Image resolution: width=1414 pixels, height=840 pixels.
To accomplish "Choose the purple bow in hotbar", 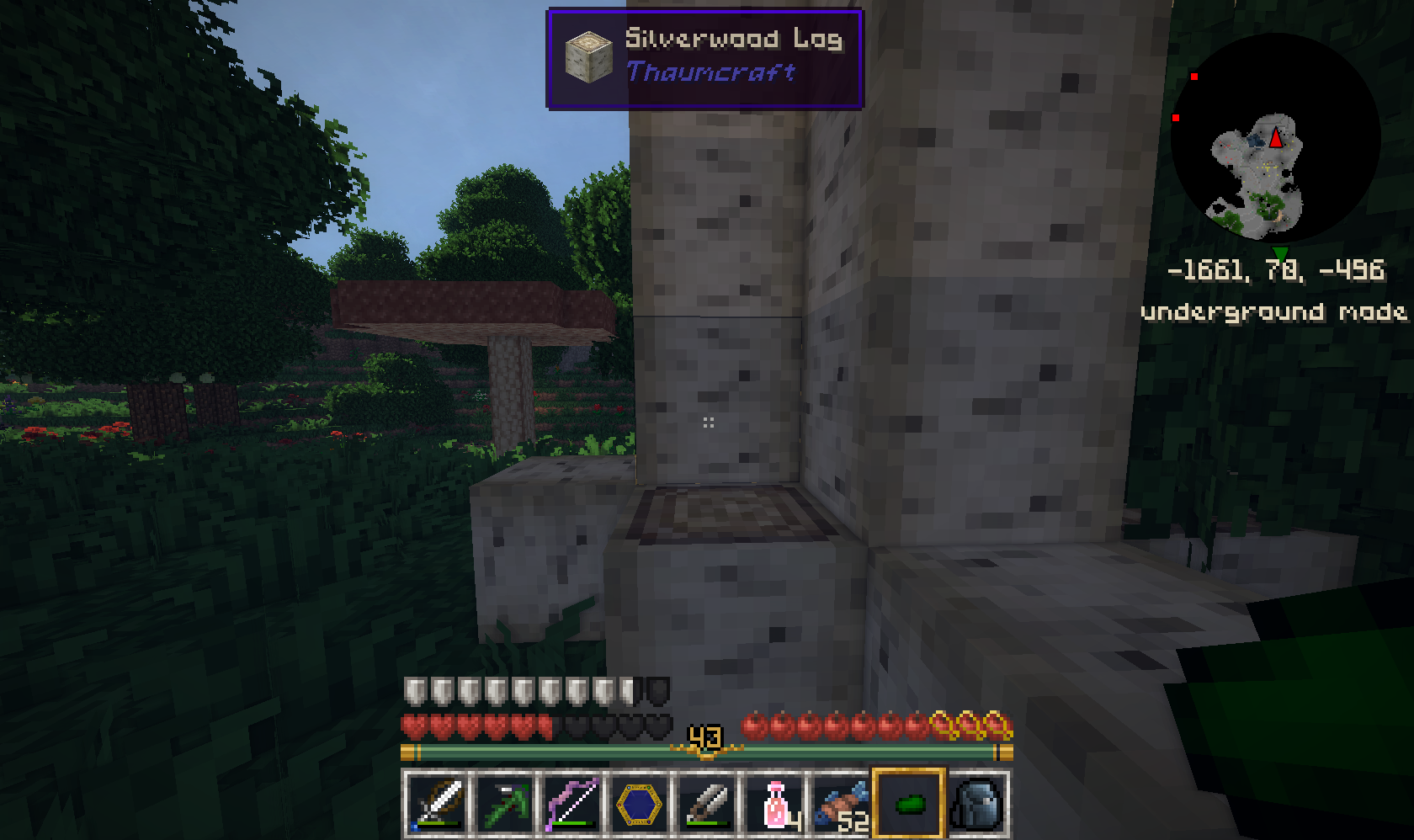I will (x=571, y=804).
